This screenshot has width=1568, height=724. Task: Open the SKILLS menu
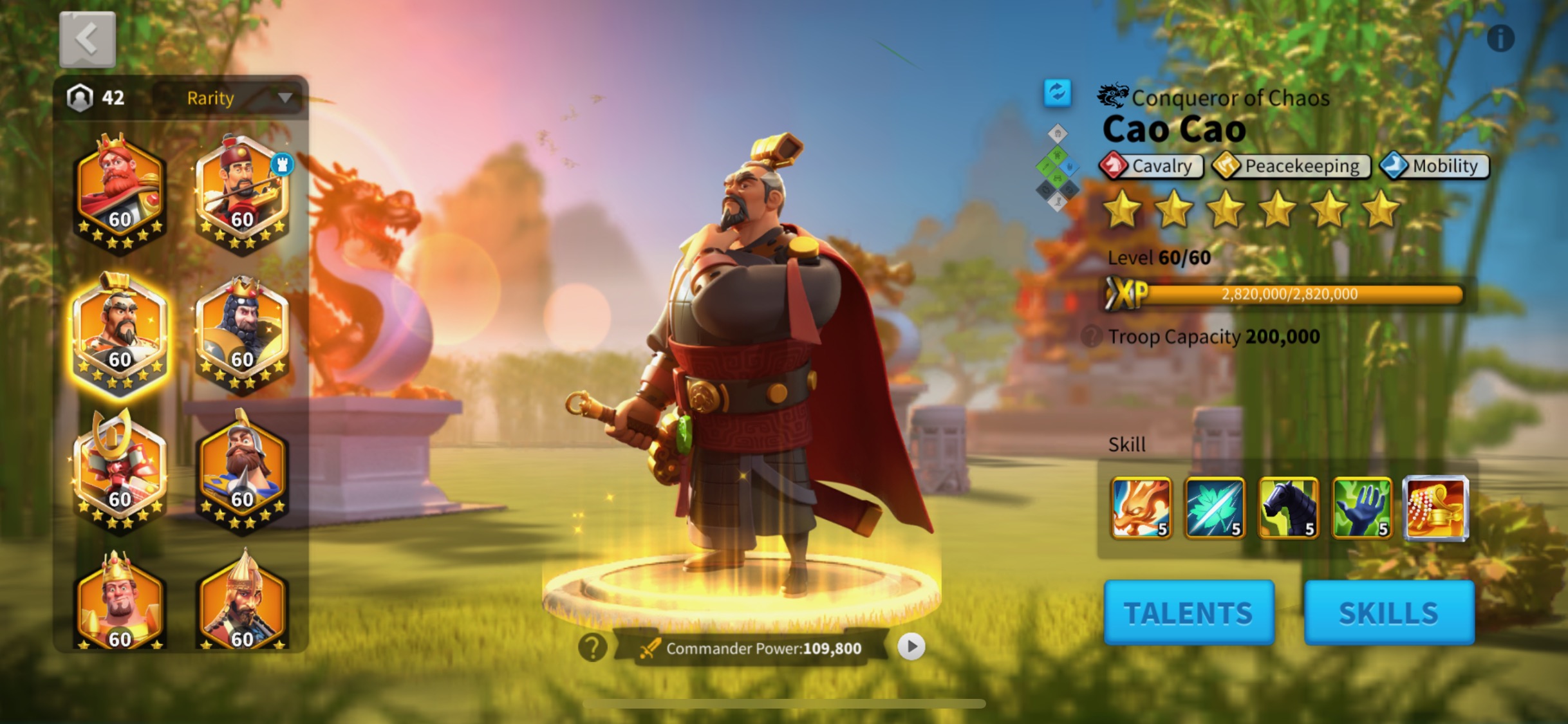click(x=1390, y=611)
